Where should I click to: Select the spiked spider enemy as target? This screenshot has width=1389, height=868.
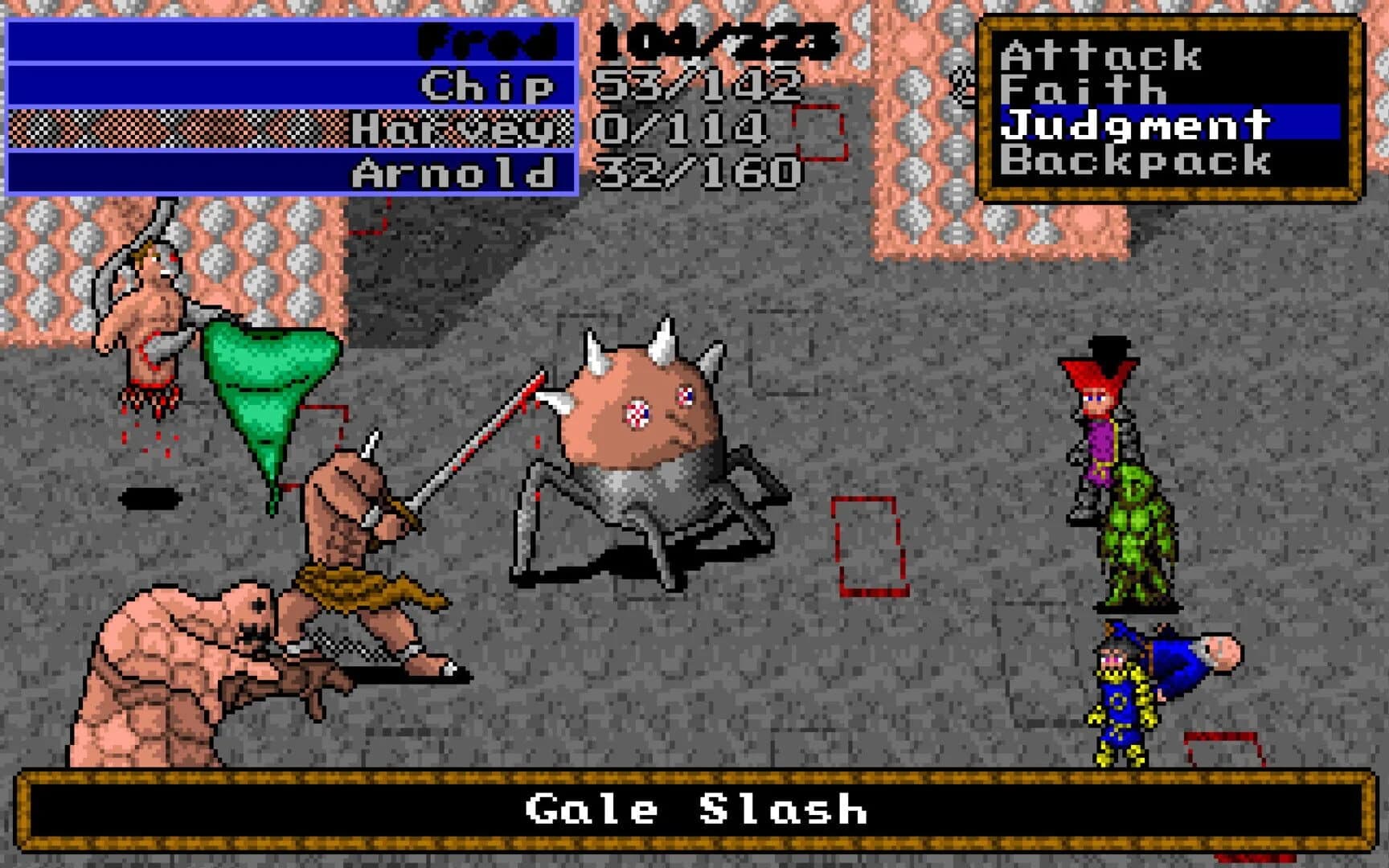[x=643, y=434]
